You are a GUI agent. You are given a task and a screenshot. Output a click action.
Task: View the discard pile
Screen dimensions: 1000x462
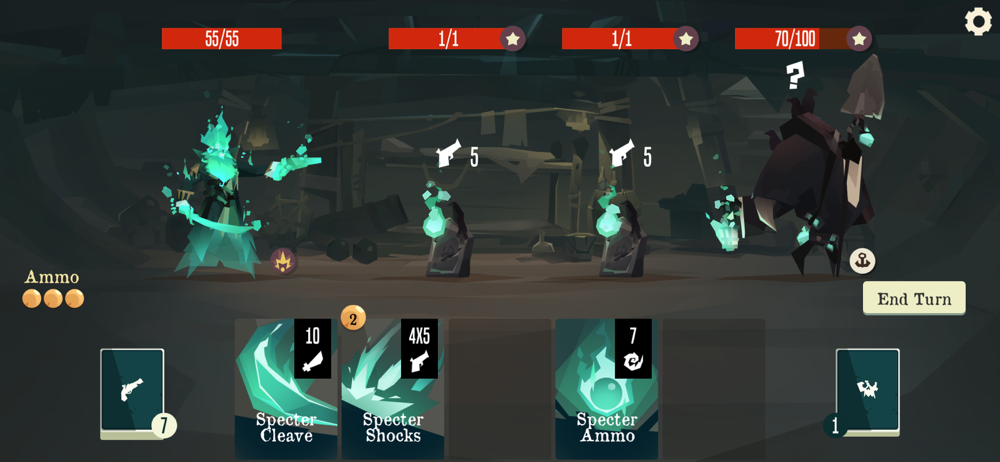point(867,391)
